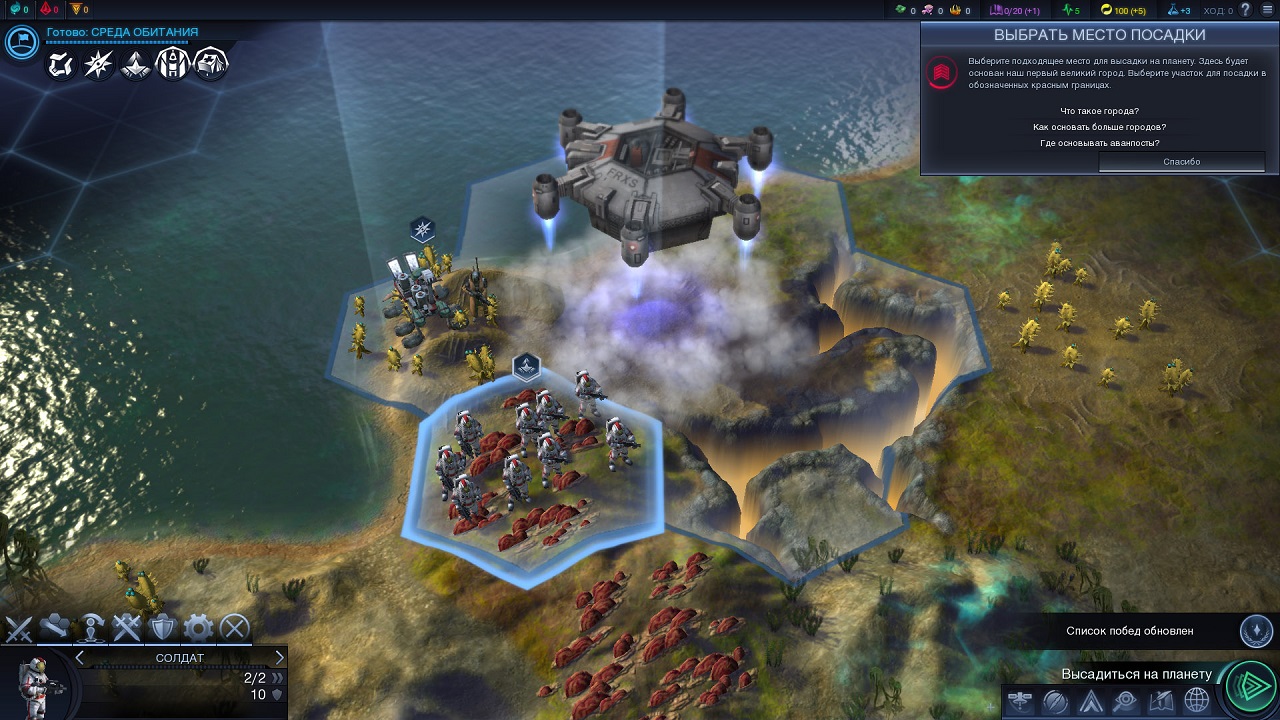Viewport: 1280px width, 720px height.
Task: Open the «Как основать больше городов?» link
Action: pyautogui.click(x=1099, y=127)
